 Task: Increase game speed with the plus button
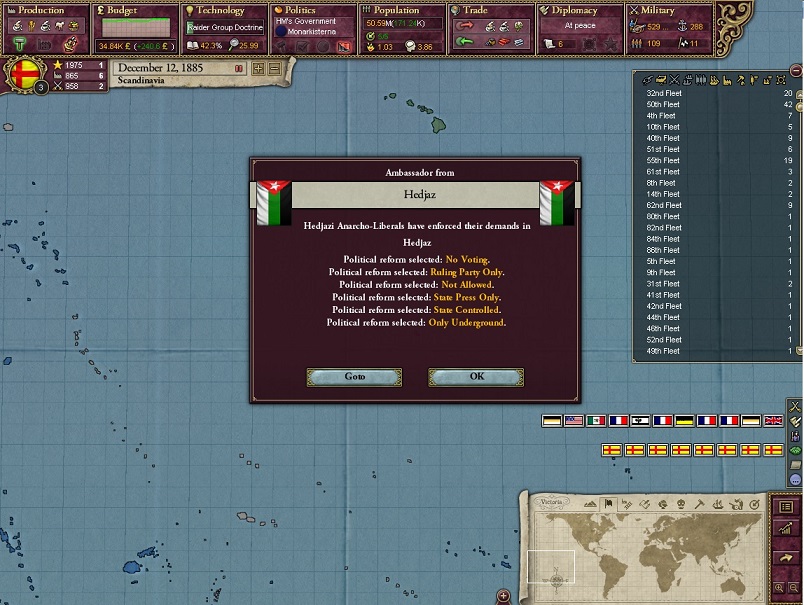click(x=259, y=69)
